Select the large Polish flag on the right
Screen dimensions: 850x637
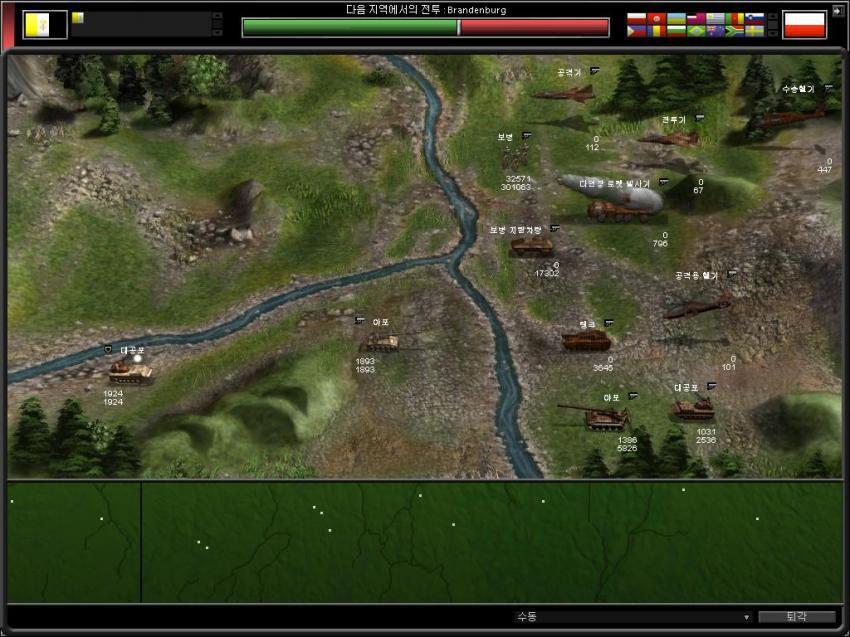pos(803,24)
